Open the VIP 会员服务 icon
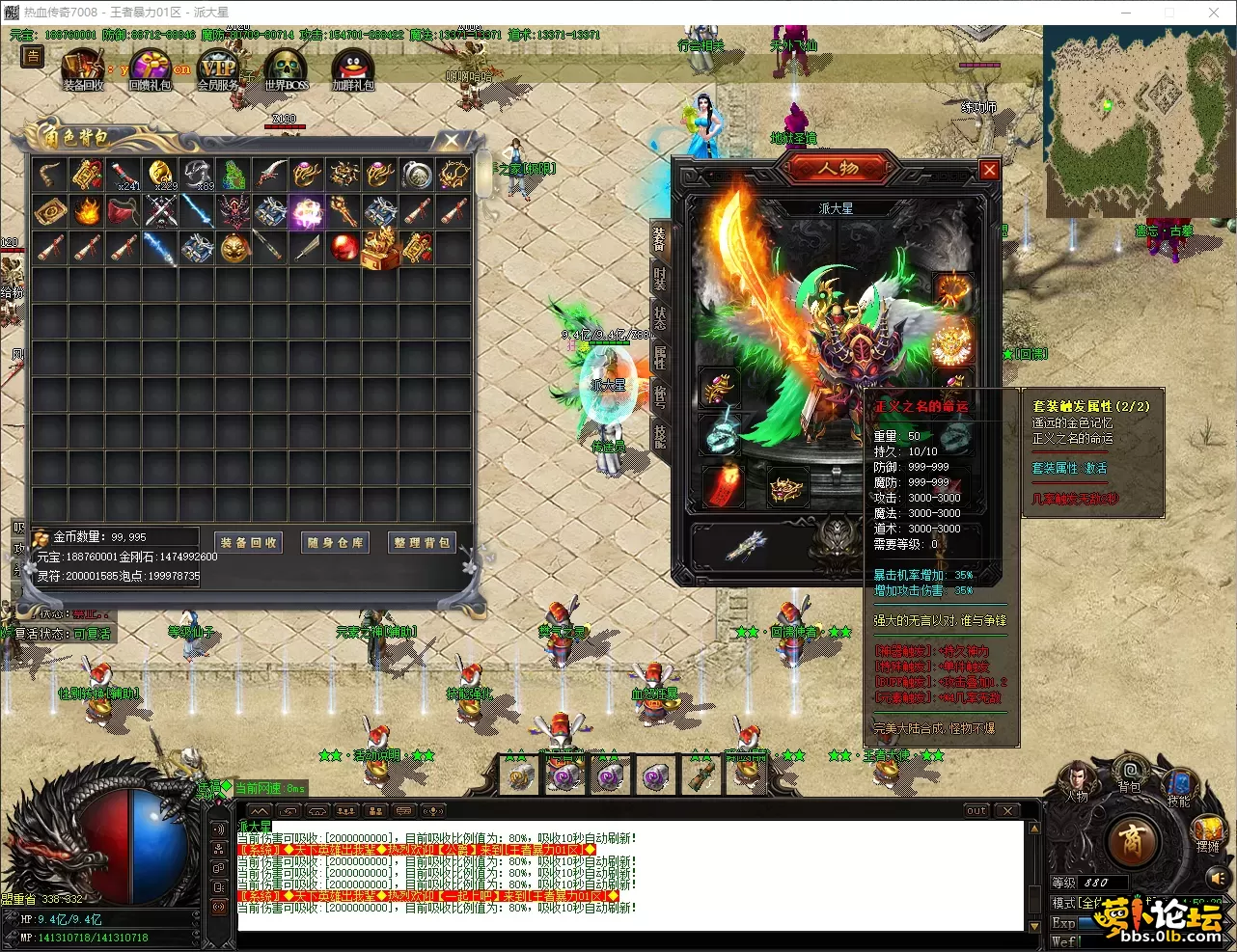Image resolution: width=1237 pixels, height=952 pixels. click(x=218, y=69)
